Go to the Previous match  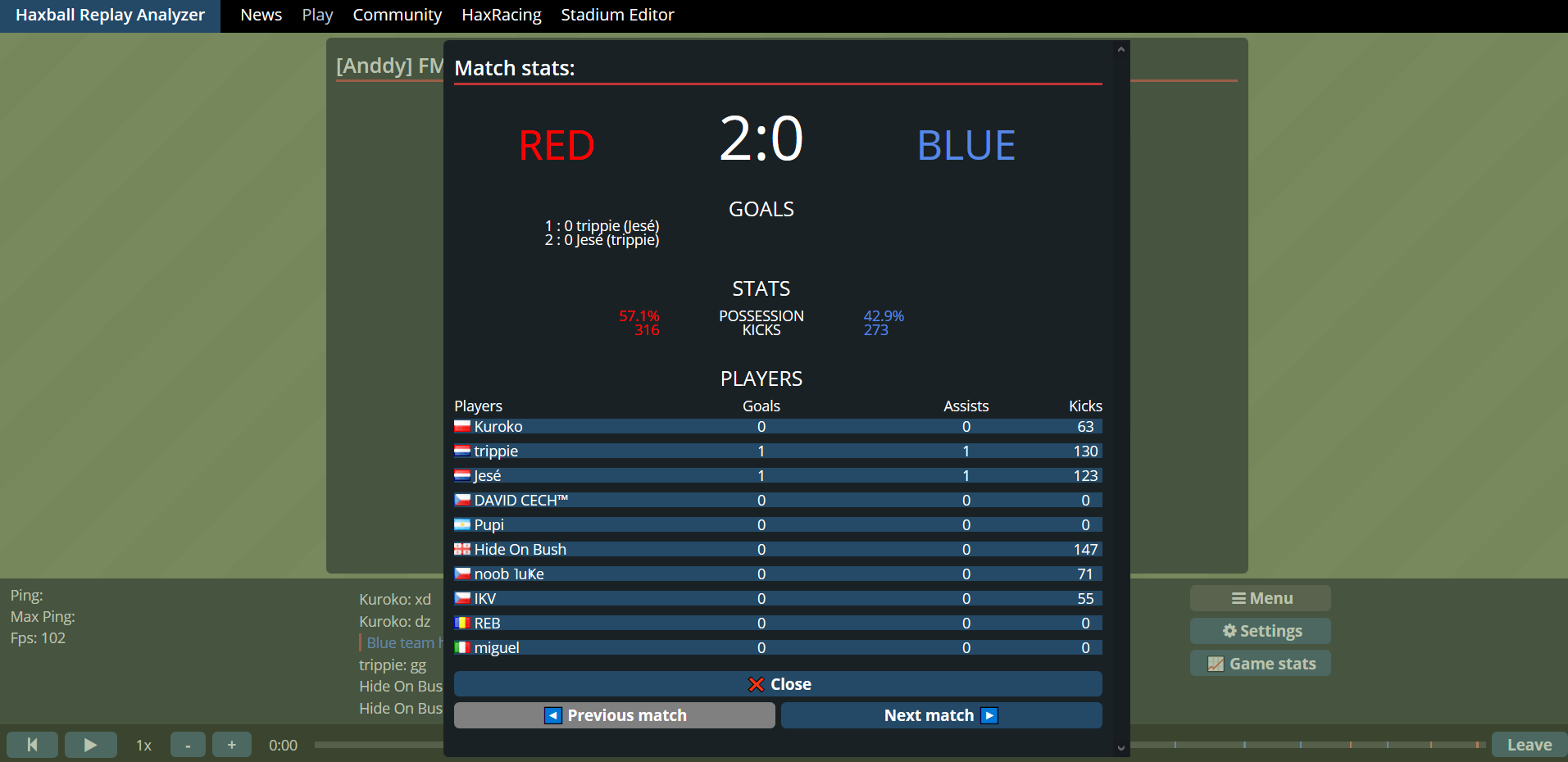[615, 715]
